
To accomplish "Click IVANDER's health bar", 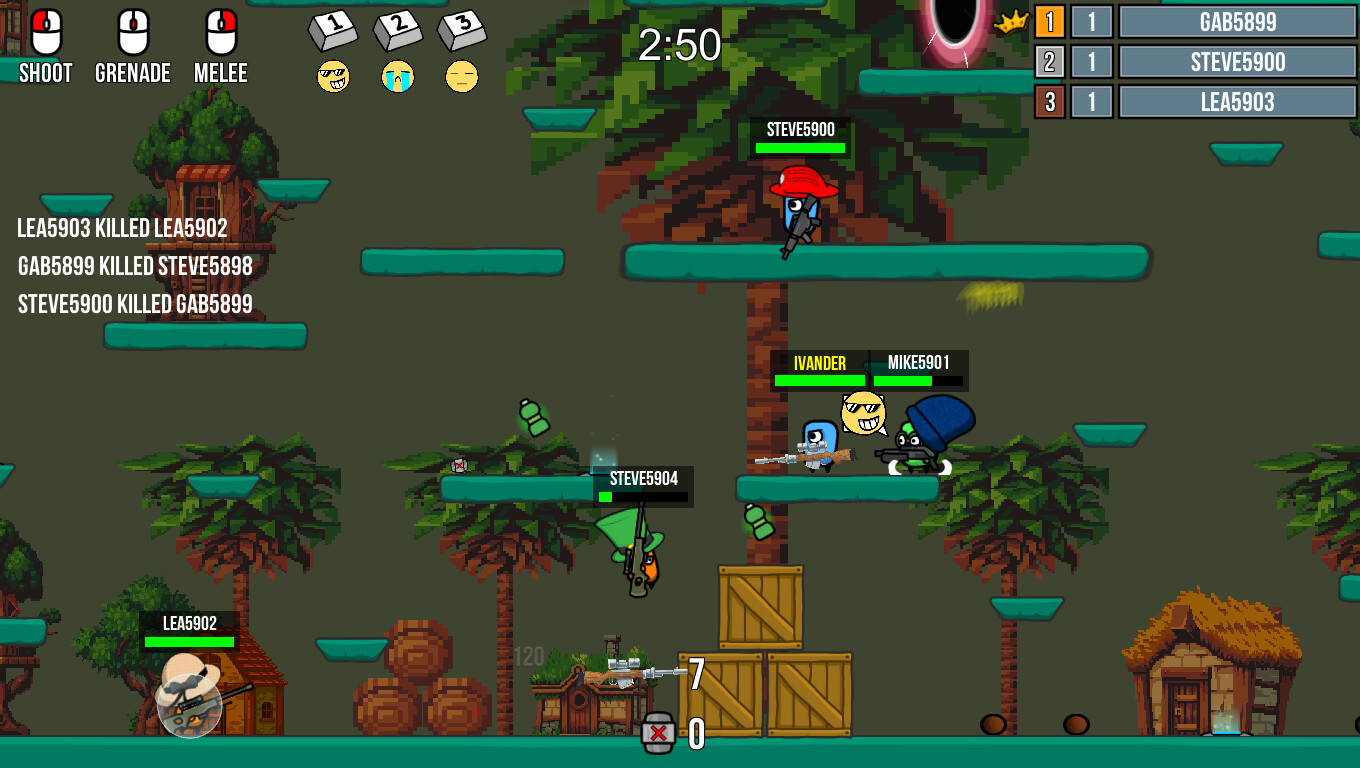I will (818, 381).
